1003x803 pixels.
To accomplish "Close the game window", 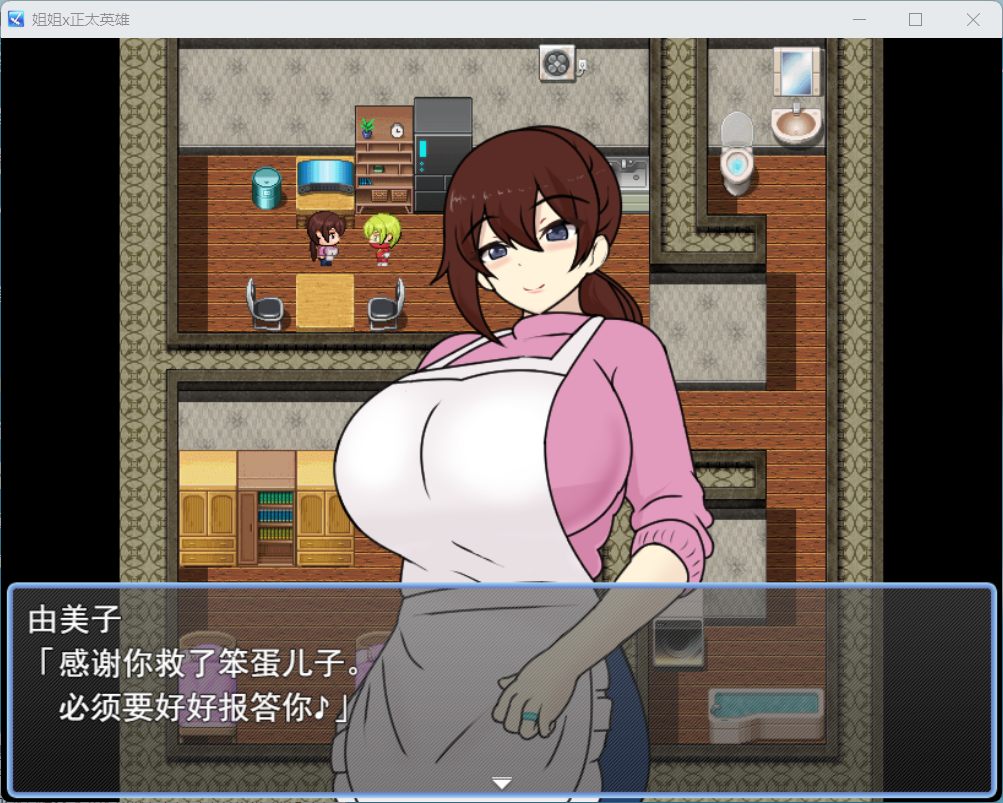I will (x=972, y=19).
